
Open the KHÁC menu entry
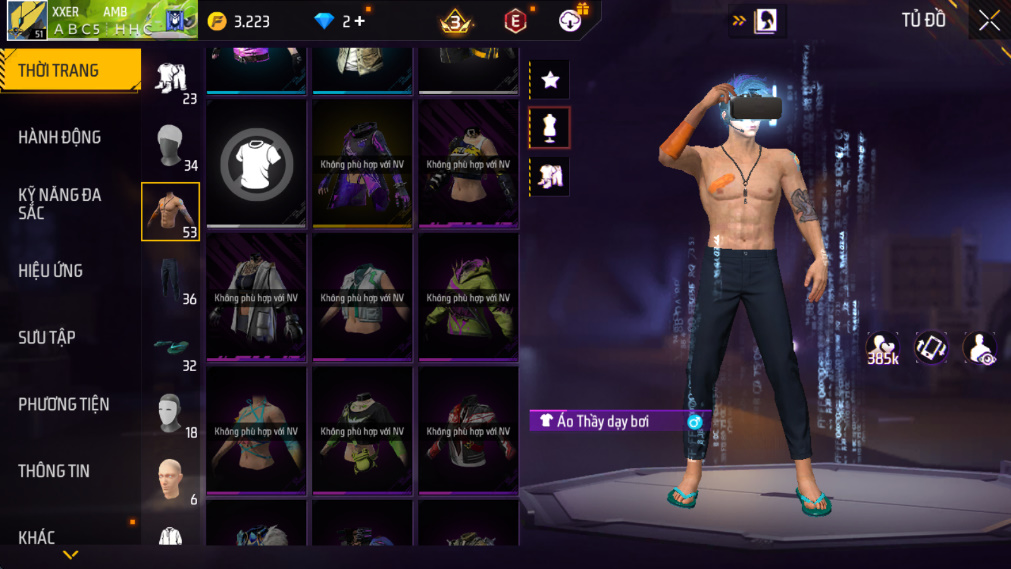coord(37,538)
